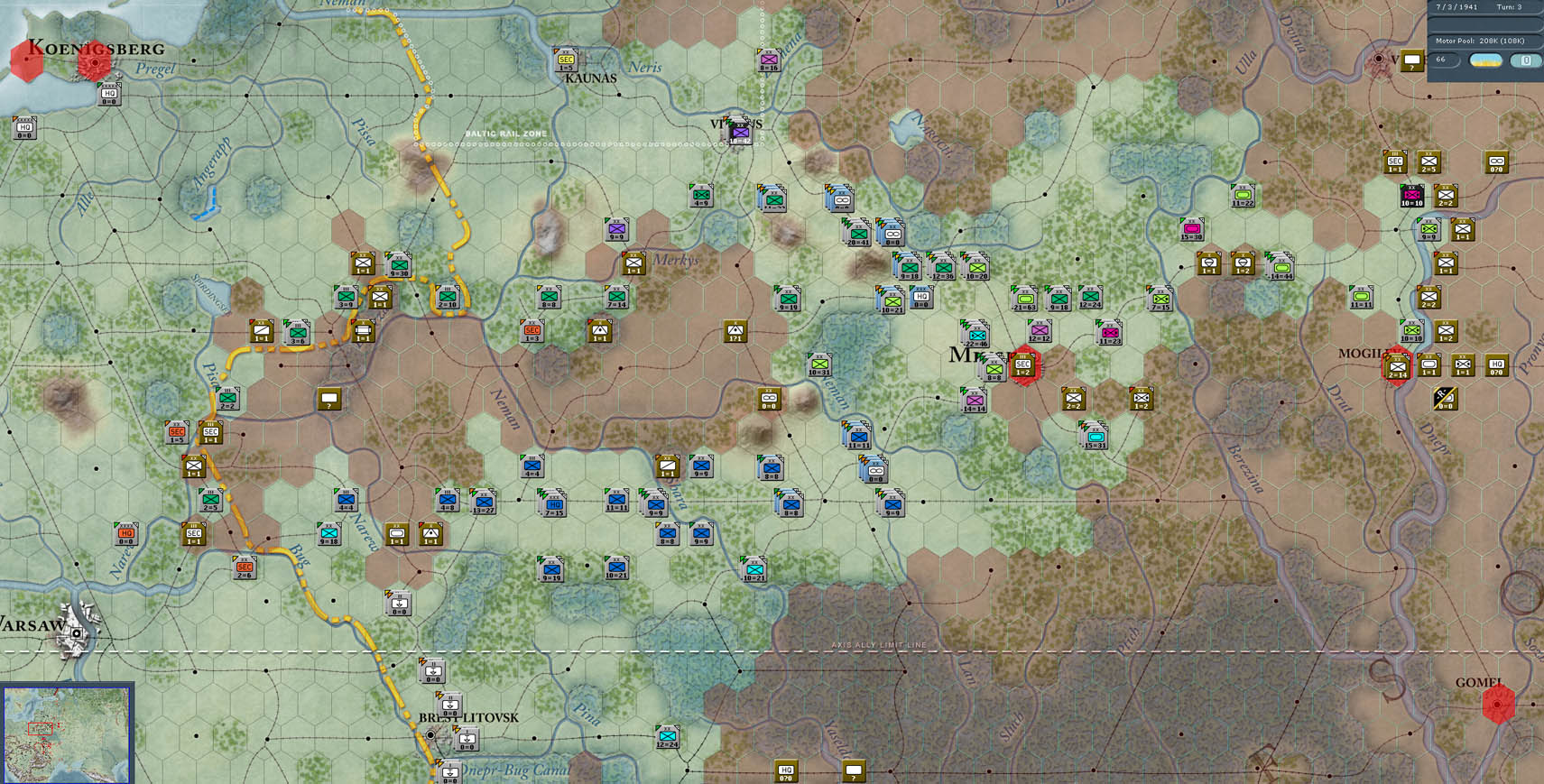Viewport: 1544px width, 784px height.
Task: Open the unknown "?" enemy counter north of Warsaw
Action: 855,771
